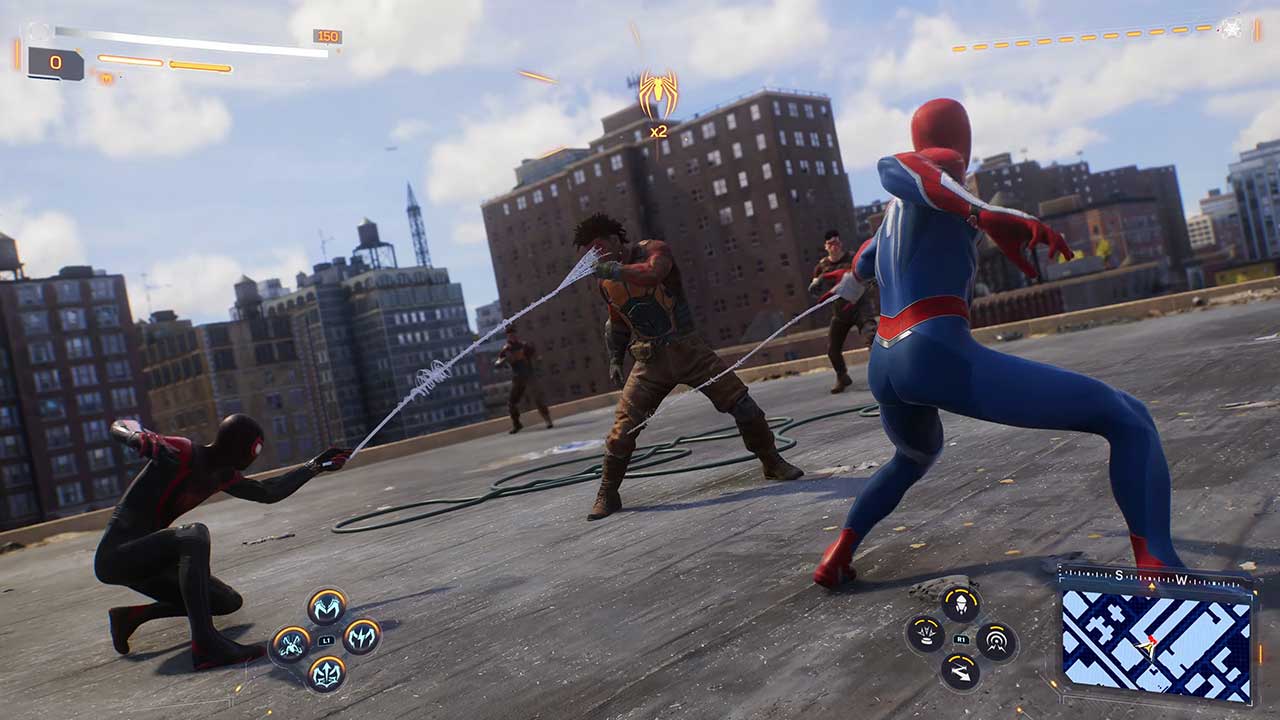The height and width of the screenshot is (720, 1280).
Task: Click the Concussion Burst gadget icon near the minimap
Action: click(x=995, y=640)
